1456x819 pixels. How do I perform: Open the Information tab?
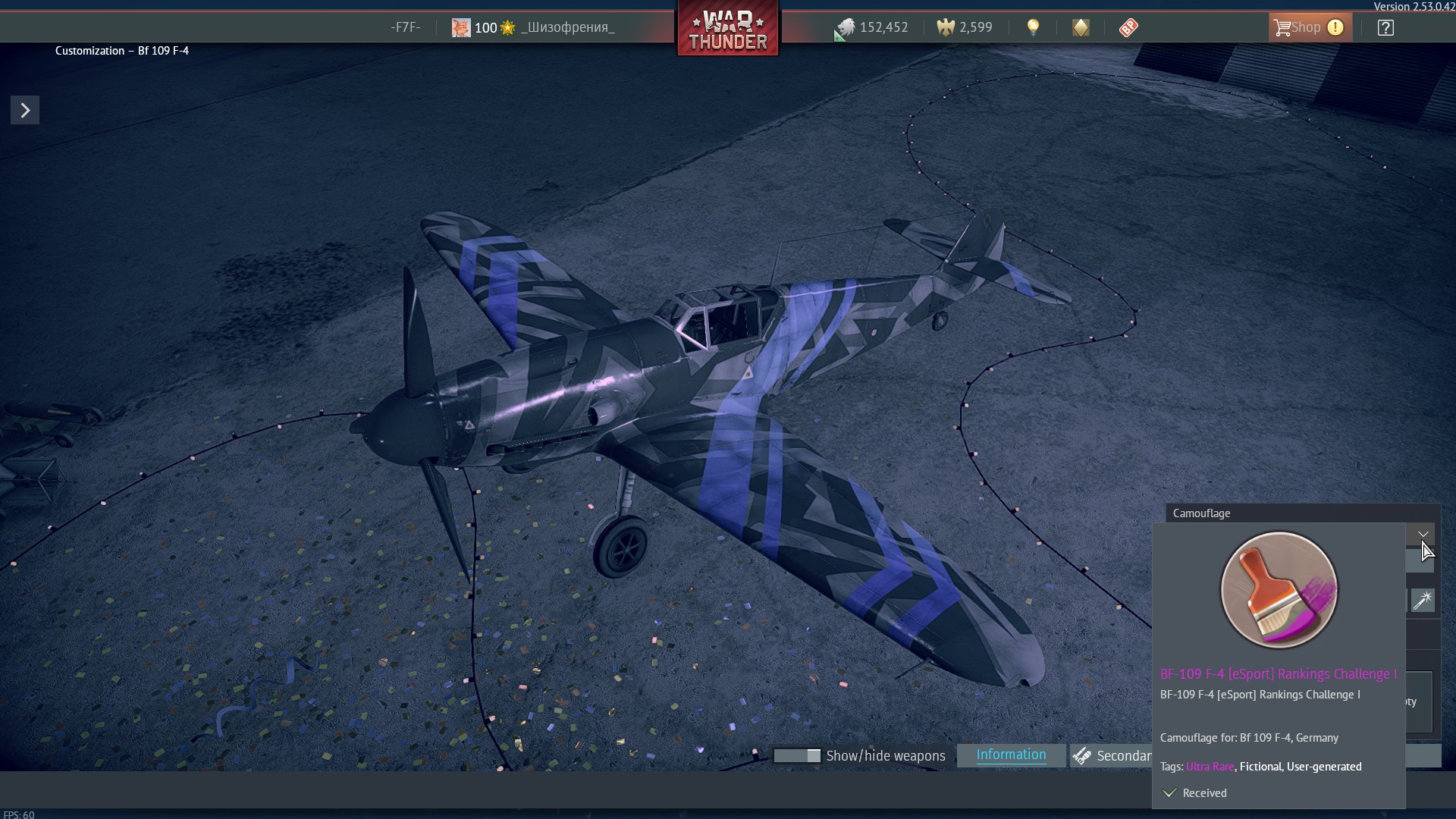click(x=1011, y=755)
